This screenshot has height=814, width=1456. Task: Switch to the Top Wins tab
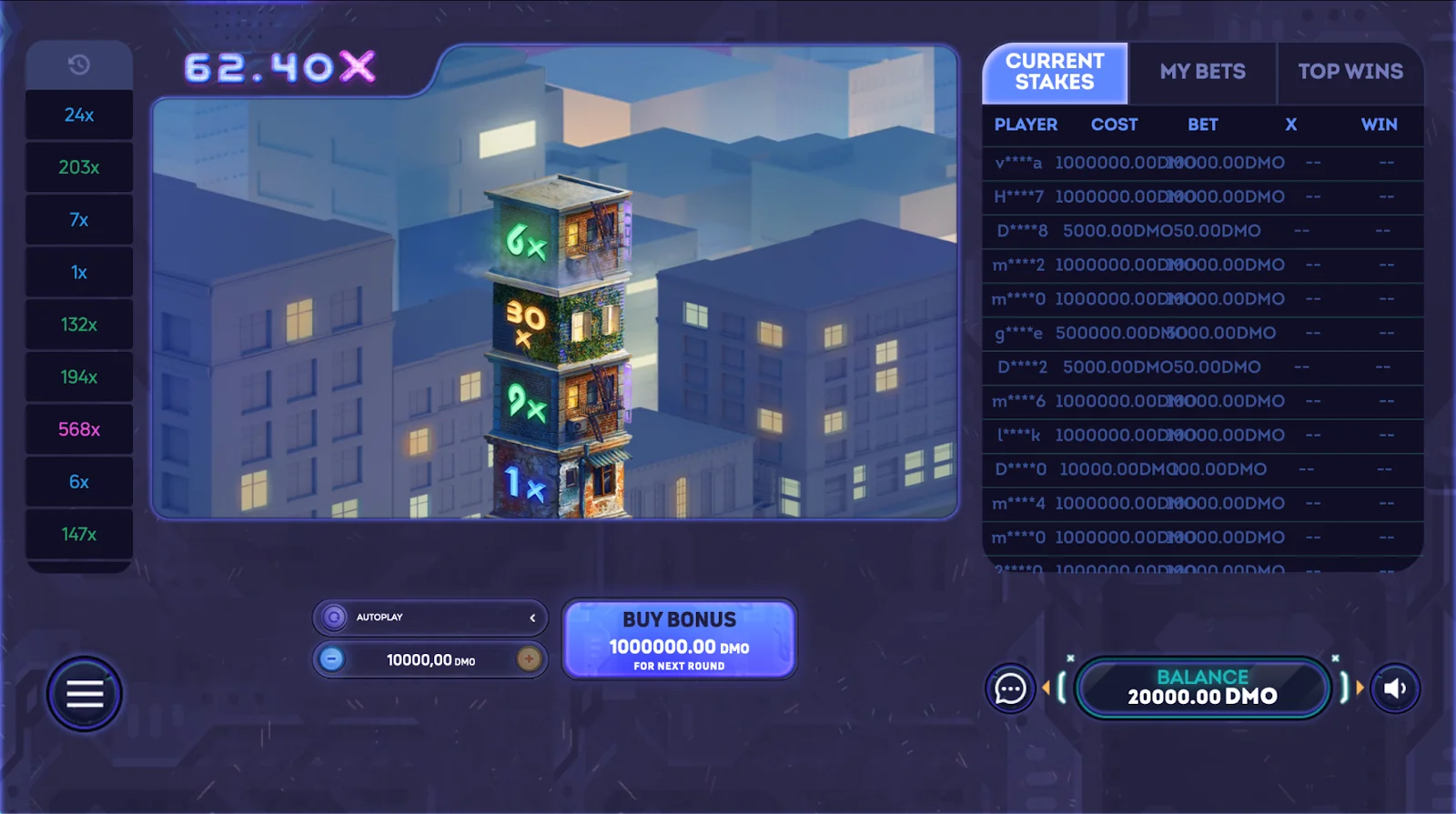point(1350,72)
